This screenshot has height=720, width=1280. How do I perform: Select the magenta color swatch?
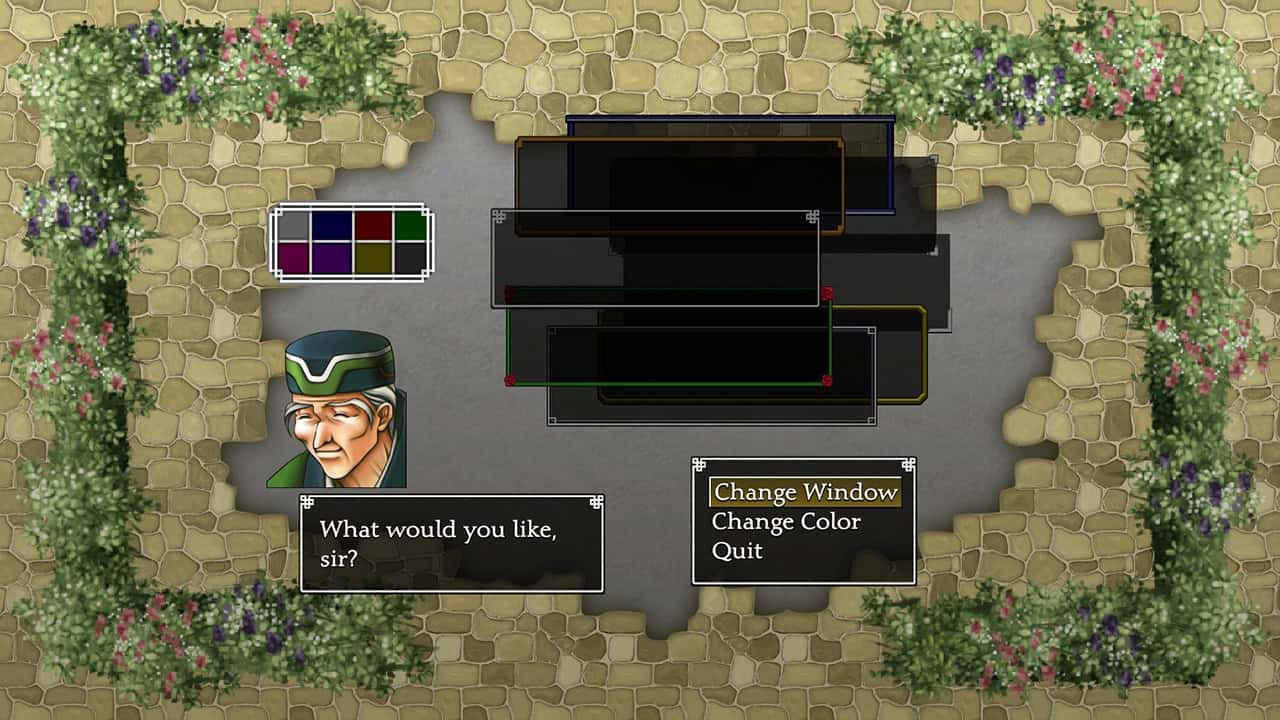(292, 258)
